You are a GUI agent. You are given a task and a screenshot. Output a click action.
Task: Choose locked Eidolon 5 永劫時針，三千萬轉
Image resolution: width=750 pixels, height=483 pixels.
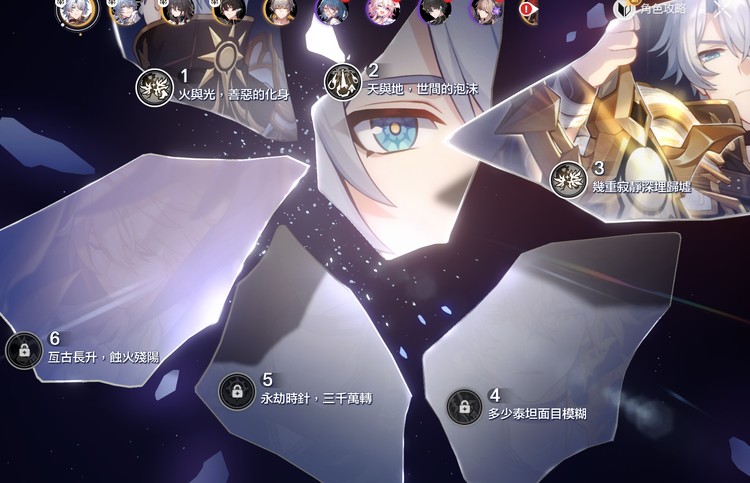[x=237, y=391]
